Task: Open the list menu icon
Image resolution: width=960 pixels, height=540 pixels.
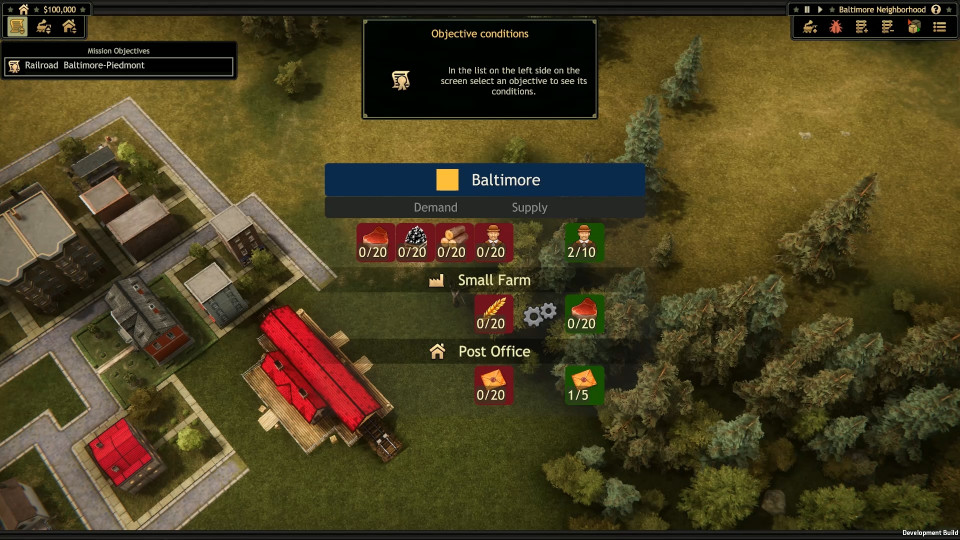Action: coord(939,27)
